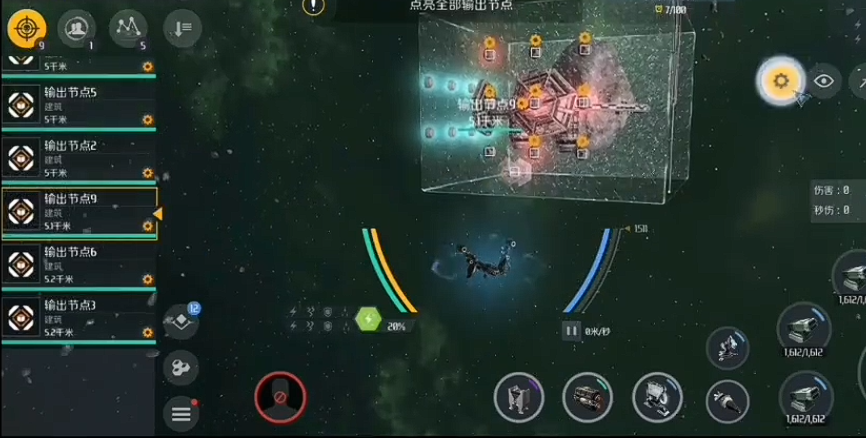Choose the highlighted 输出节点9 row
The width and height of the screenshot is (866, 438).
tap(78, 212)
